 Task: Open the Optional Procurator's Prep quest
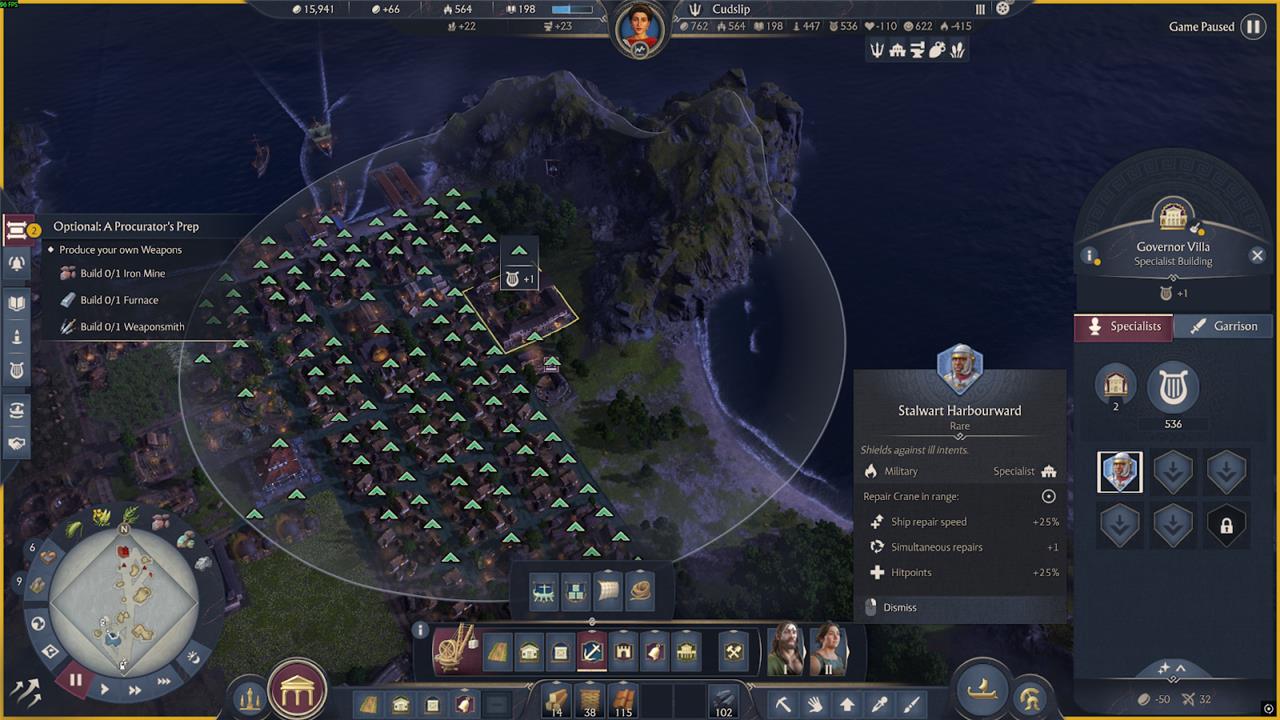126,227
